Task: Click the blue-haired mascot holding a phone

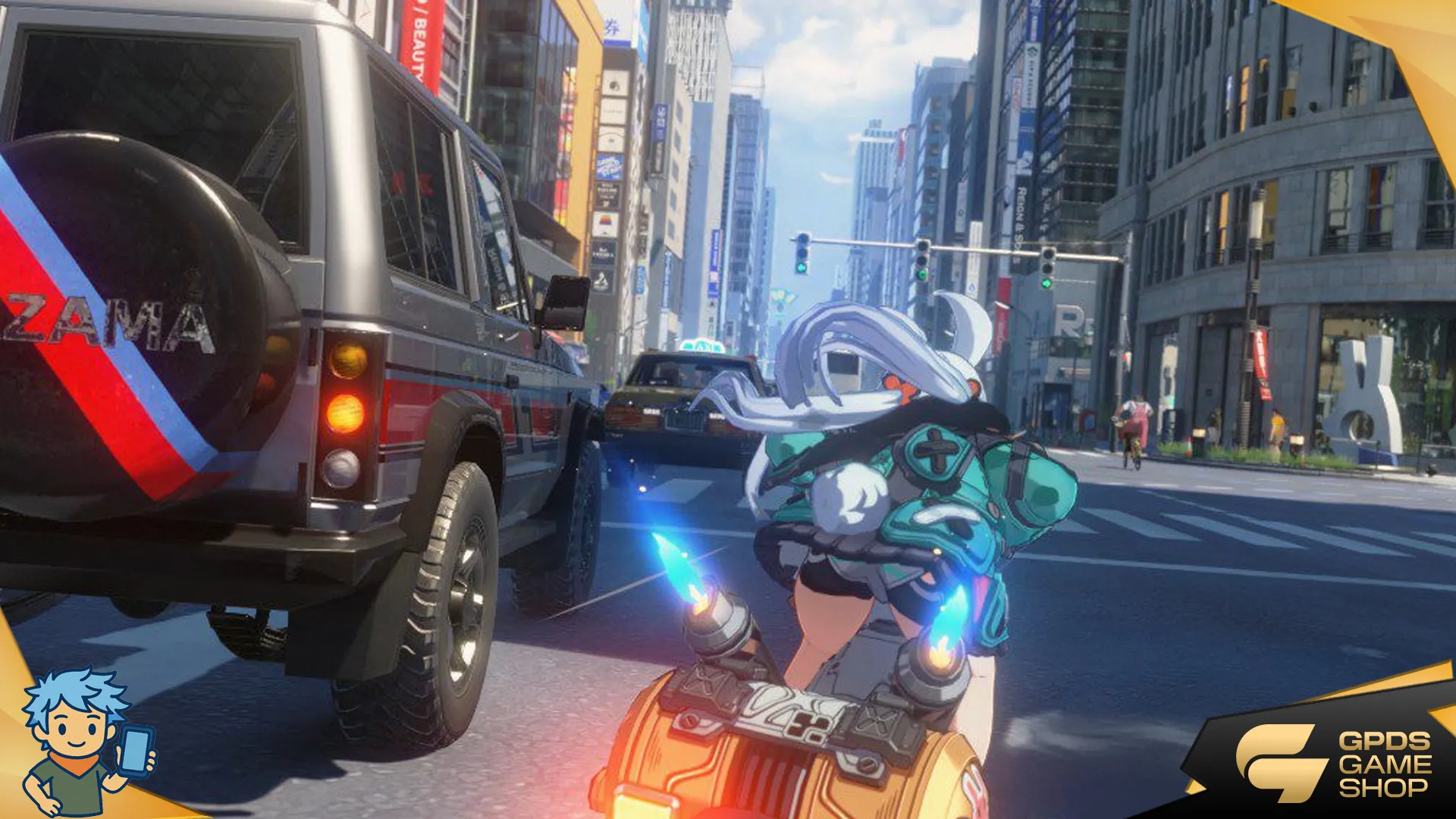Action: [83, 741]
